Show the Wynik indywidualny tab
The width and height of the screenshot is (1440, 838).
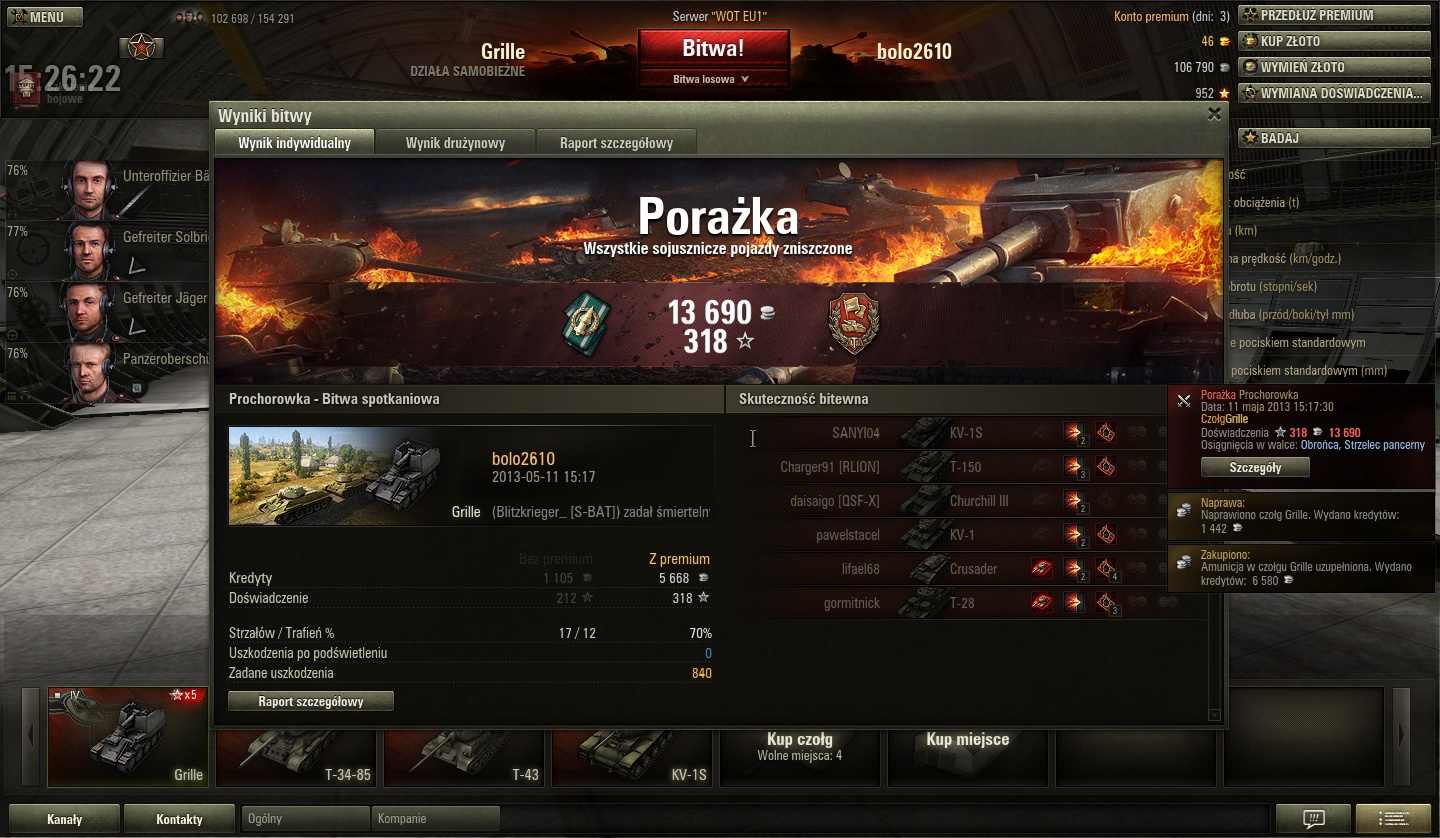(294, 143)
